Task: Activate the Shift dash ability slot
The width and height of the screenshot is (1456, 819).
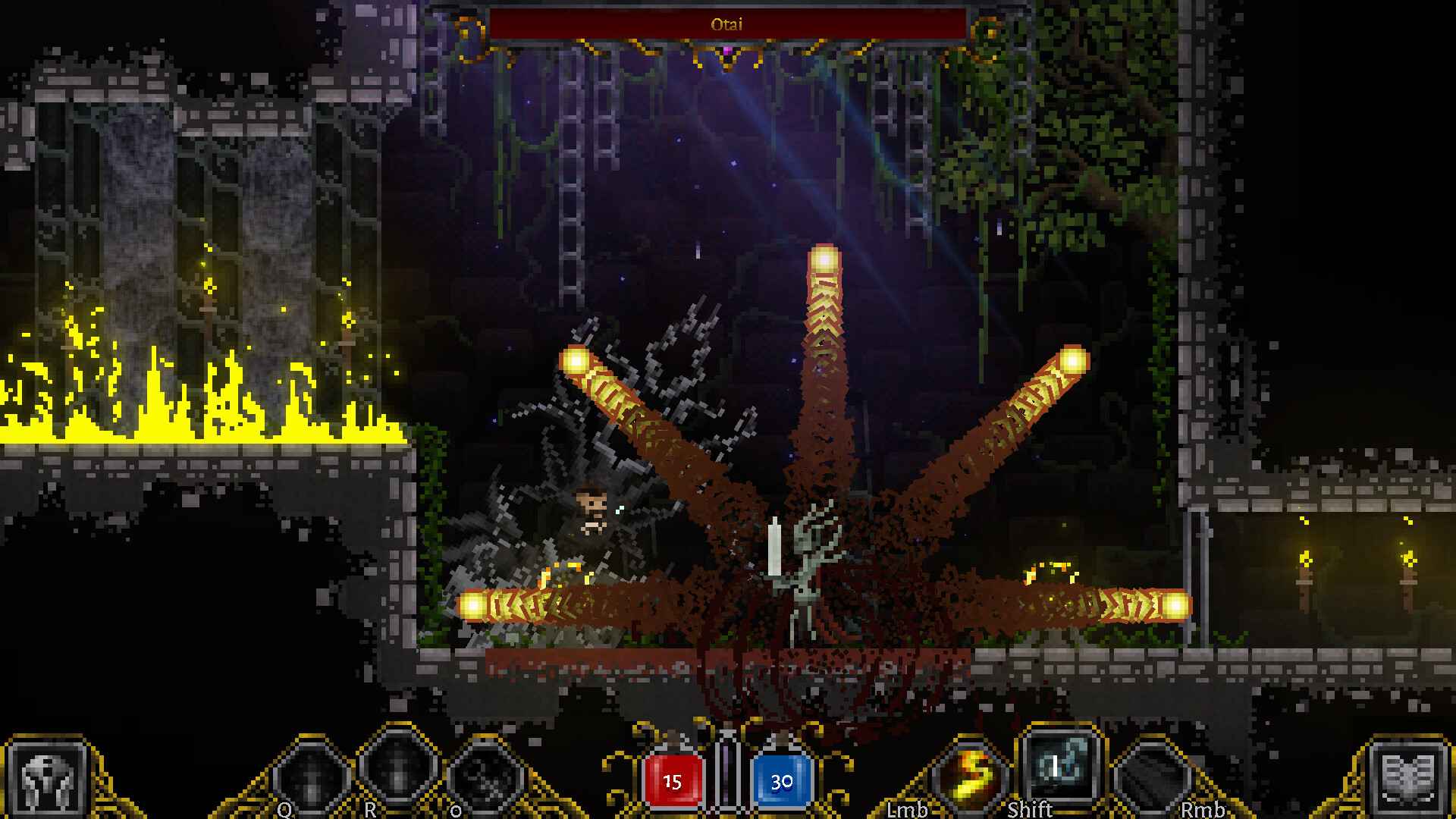Action: (x=1060, y=767)
